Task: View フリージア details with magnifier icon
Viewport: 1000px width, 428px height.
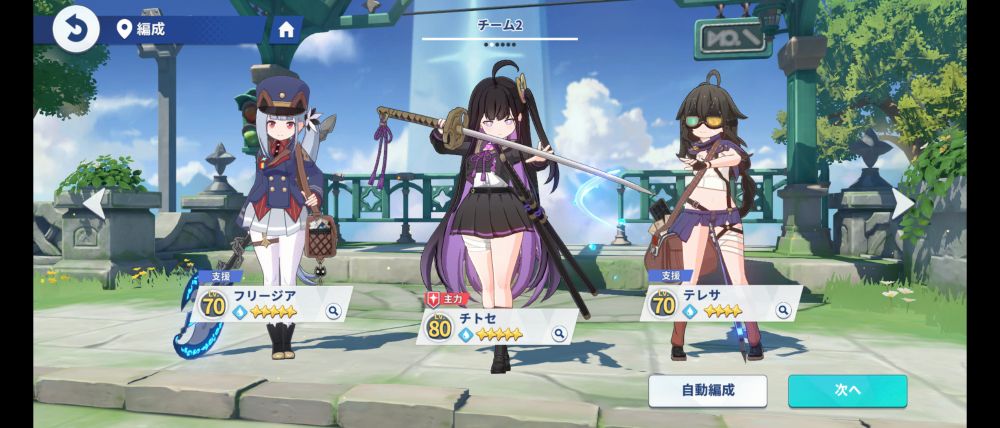Action: (334, 311)
